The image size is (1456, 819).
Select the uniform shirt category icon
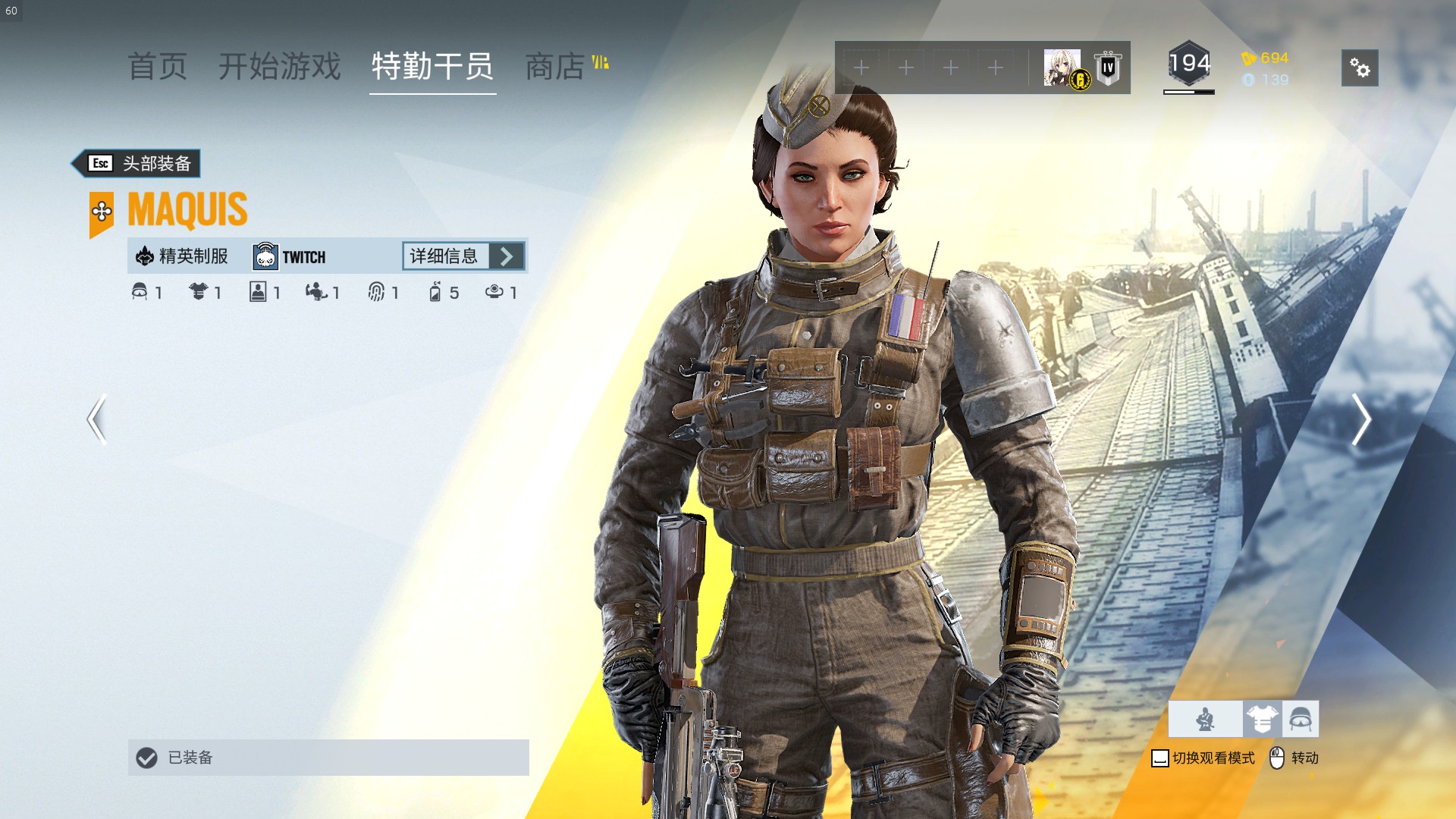click(x=199, y=292)
